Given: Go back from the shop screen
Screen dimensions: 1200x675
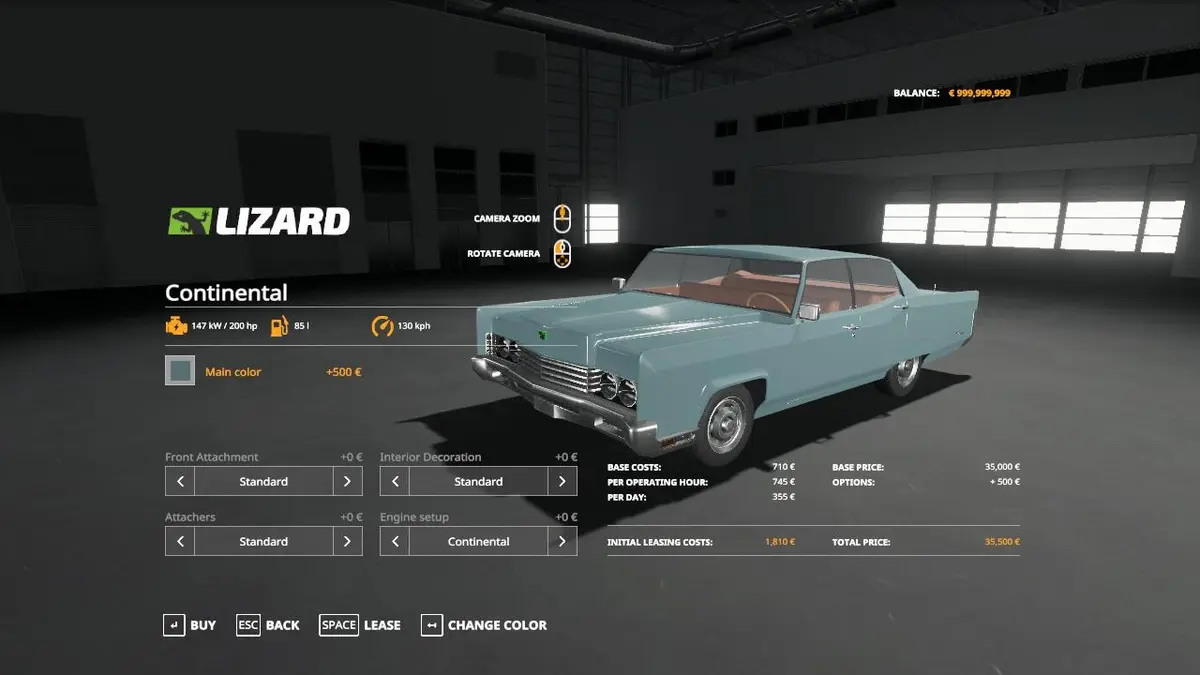Looking at the screenshot, I should click(268, 625).
